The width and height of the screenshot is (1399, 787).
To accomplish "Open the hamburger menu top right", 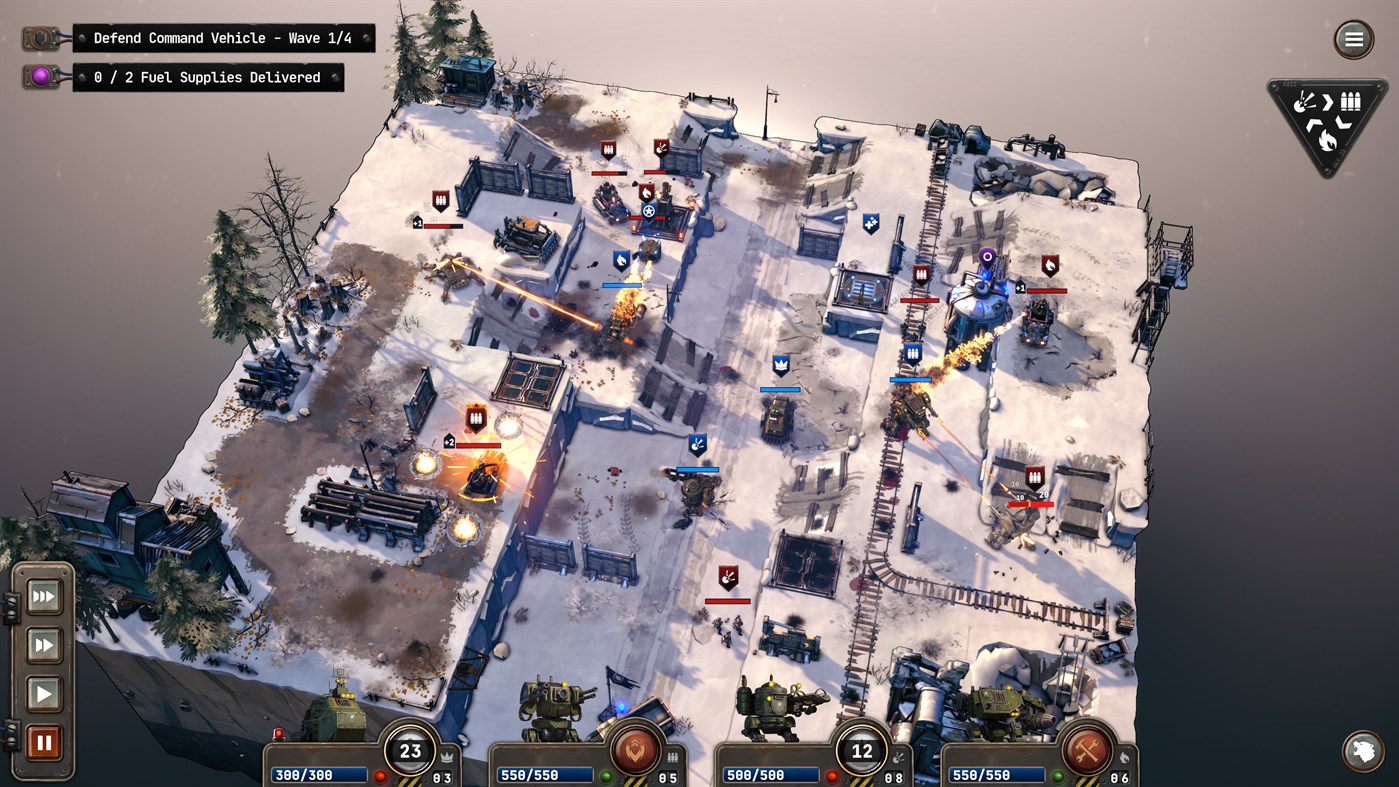I will [1353, 39].
